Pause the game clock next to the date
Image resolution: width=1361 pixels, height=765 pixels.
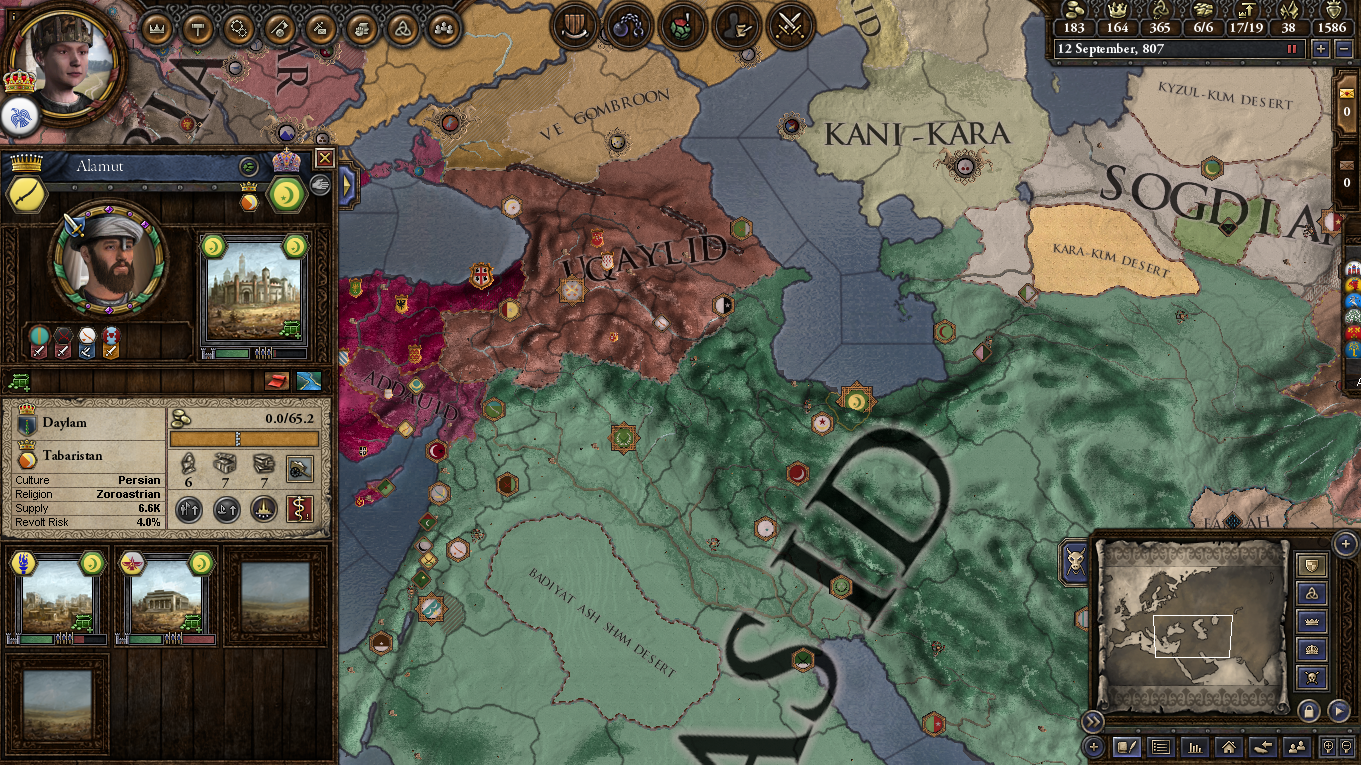(x=1291, y=48)
